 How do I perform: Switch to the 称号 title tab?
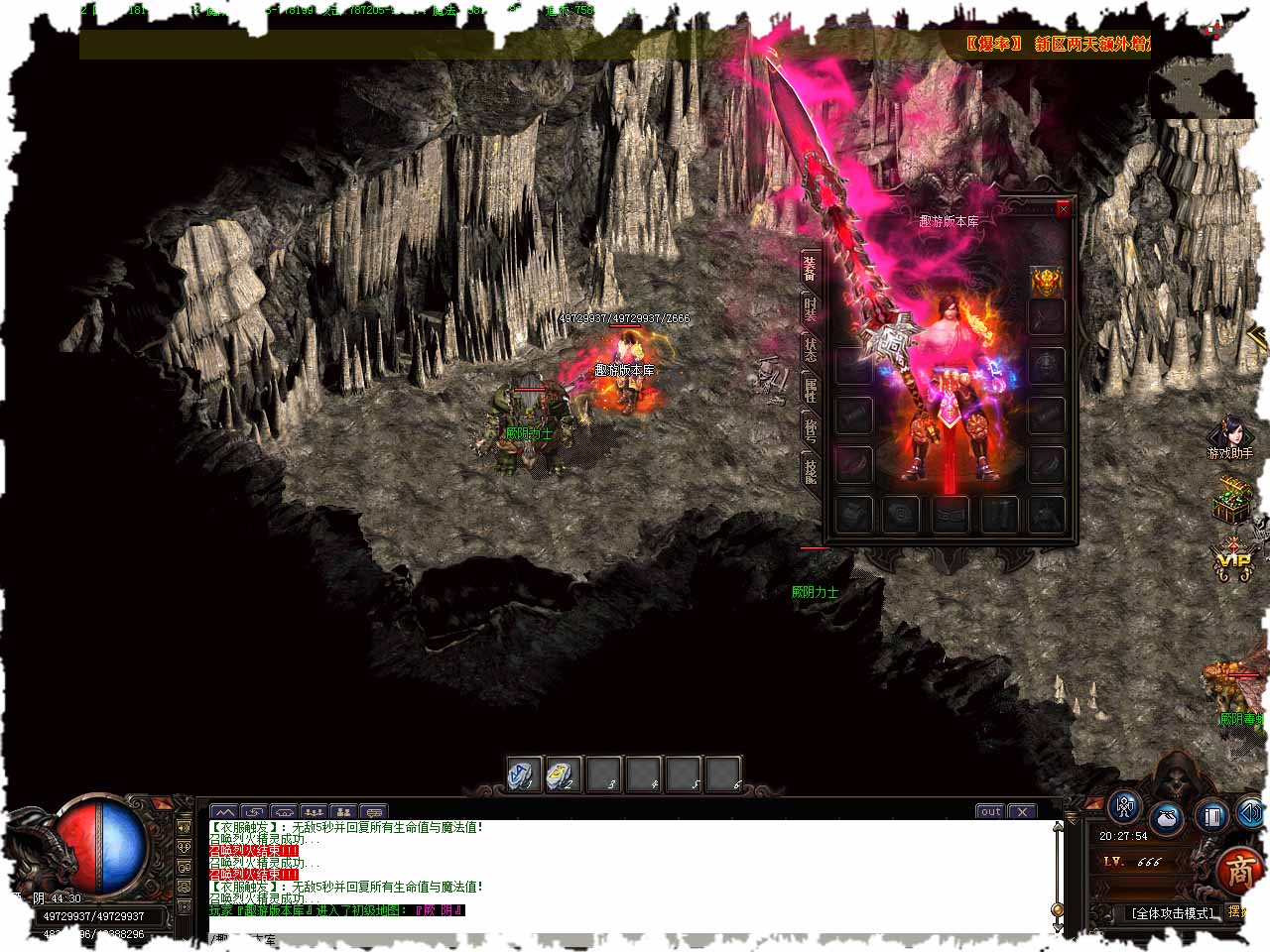810,429
